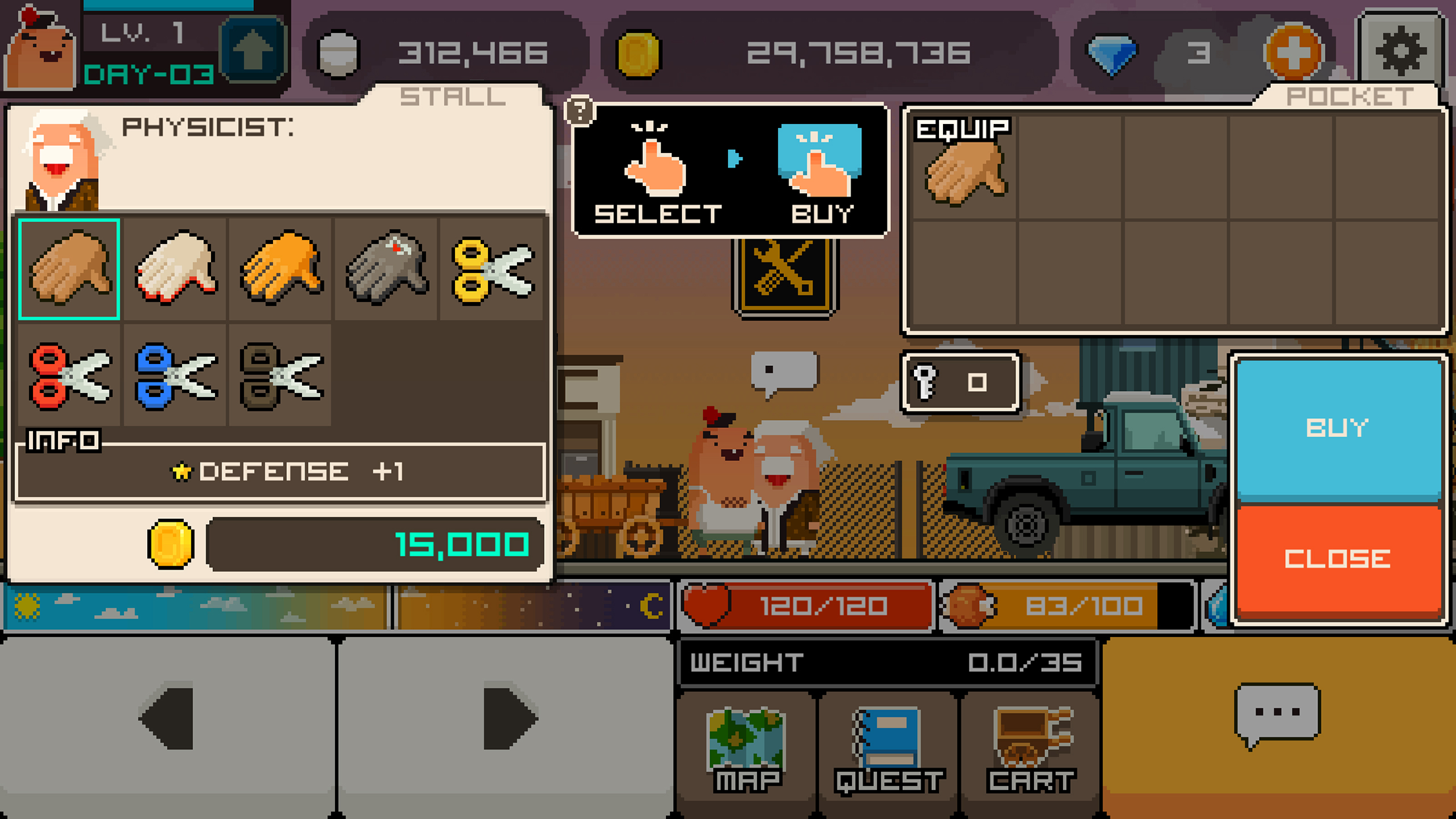Image resolution: width=1456 pixels, height=819 pixels.
Task: Click the 120/120 health bar
Action: (804, 606)
